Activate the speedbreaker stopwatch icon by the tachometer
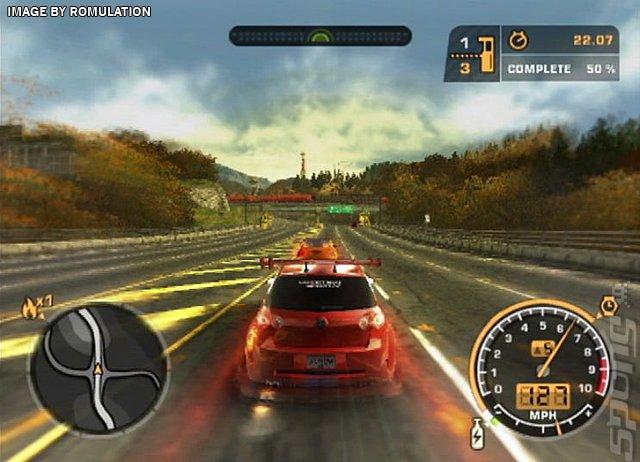 (x=607, y=306)
